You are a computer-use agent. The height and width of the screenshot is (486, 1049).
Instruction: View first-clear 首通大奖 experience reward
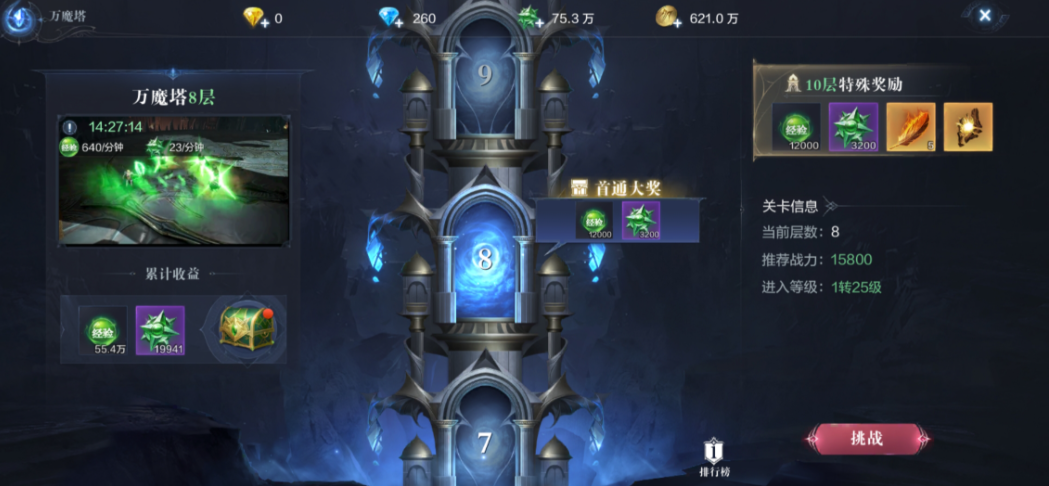pos(594,221)
